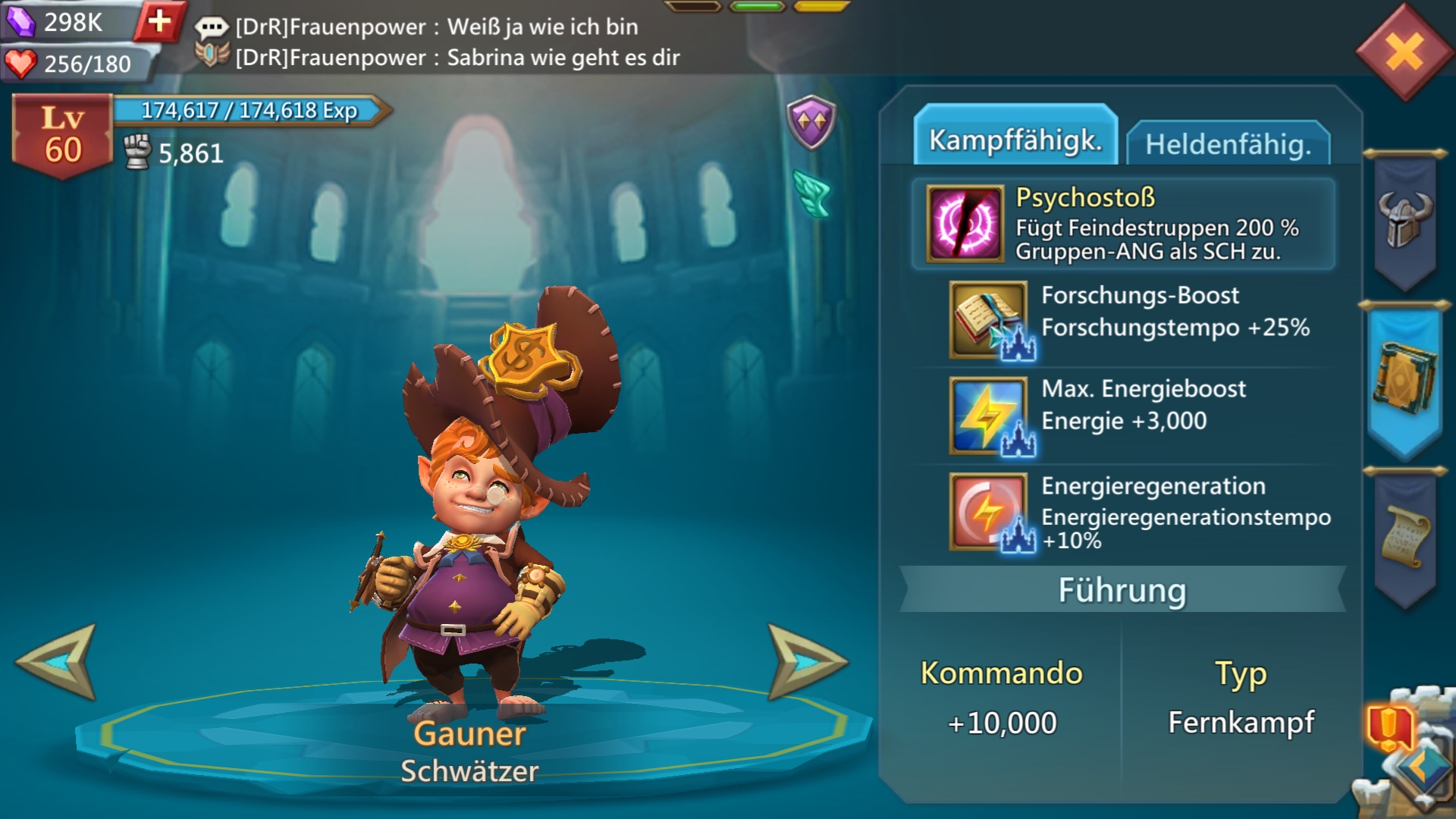Image resolution: width=1456 pixels, height=819 pixels.
Task: Select the Psychostoß skill icon
Action: tap(965, 224)
